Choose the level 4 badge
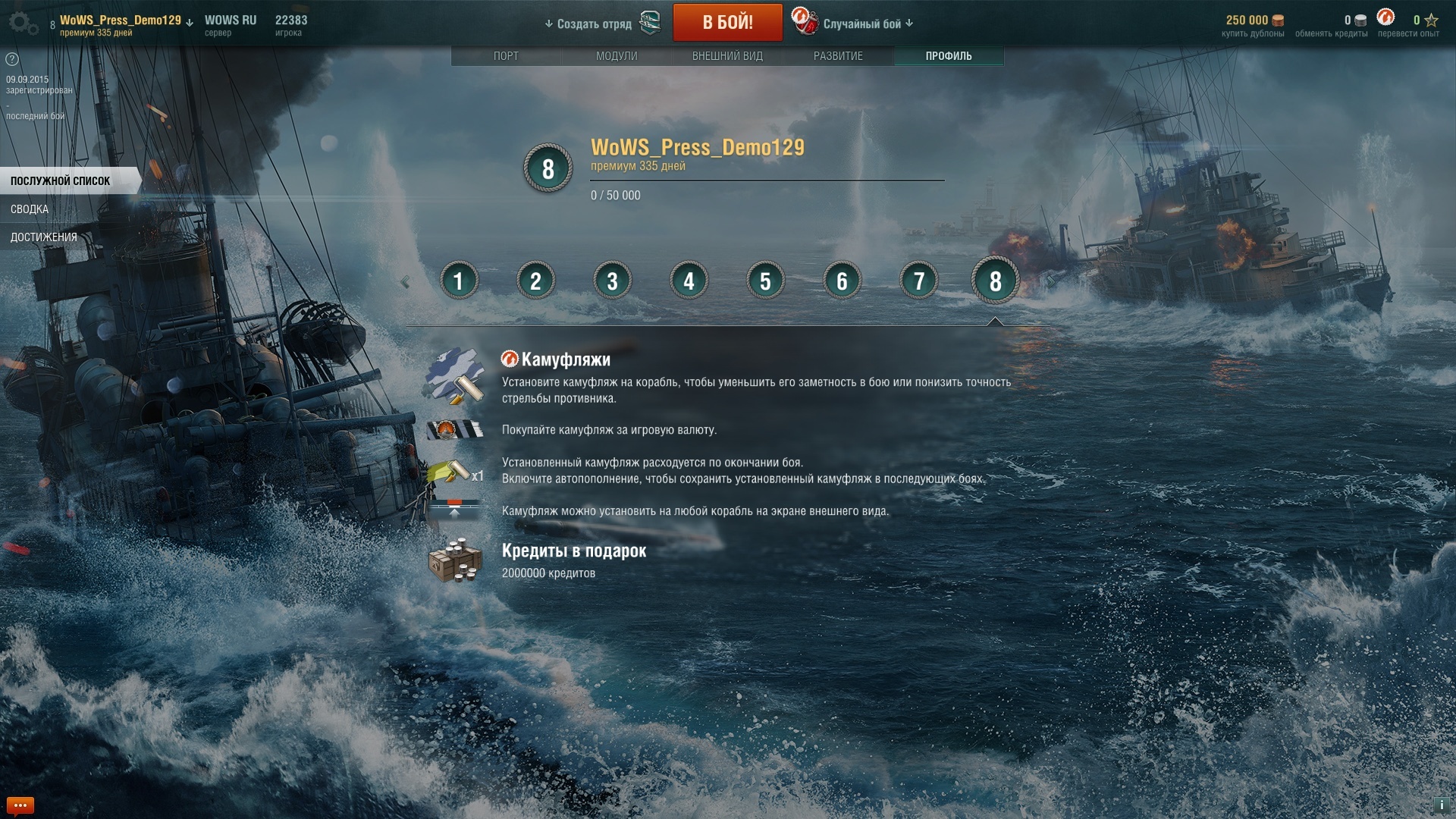Screen dimensions: 1456x819 [x=689, y=281]
